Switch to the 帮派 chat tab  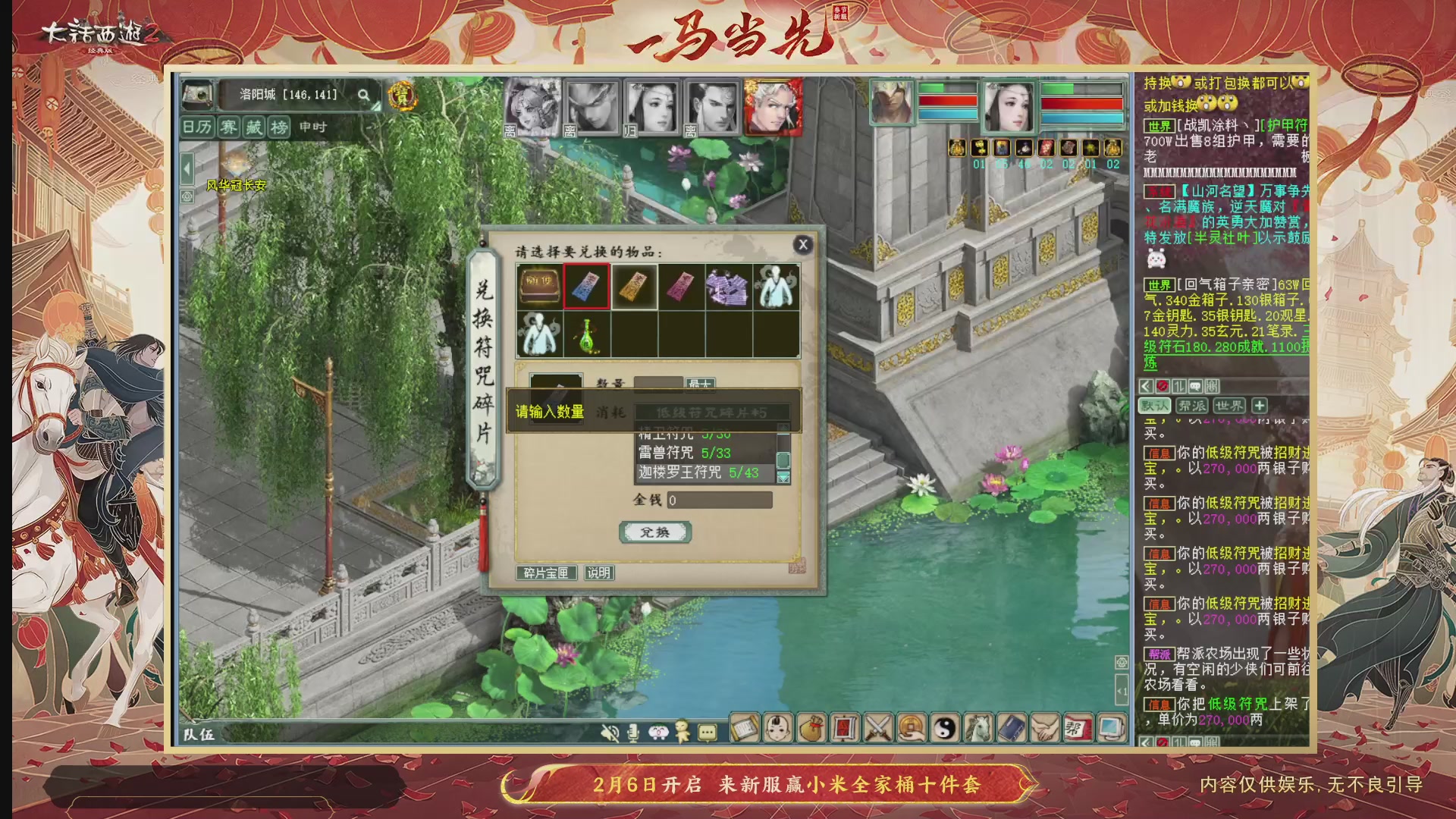[1192, 406]
